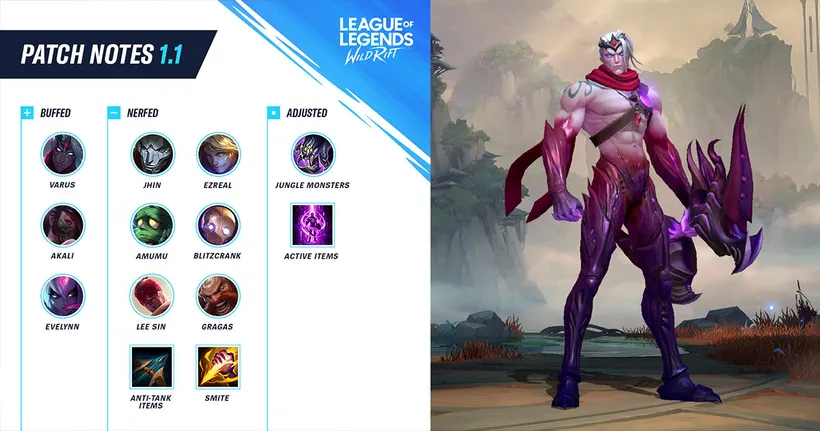Image resolution: width=820 pixels, height=431 pixels.
Task: Expand the Buffed section plus box
Action: 27,113
